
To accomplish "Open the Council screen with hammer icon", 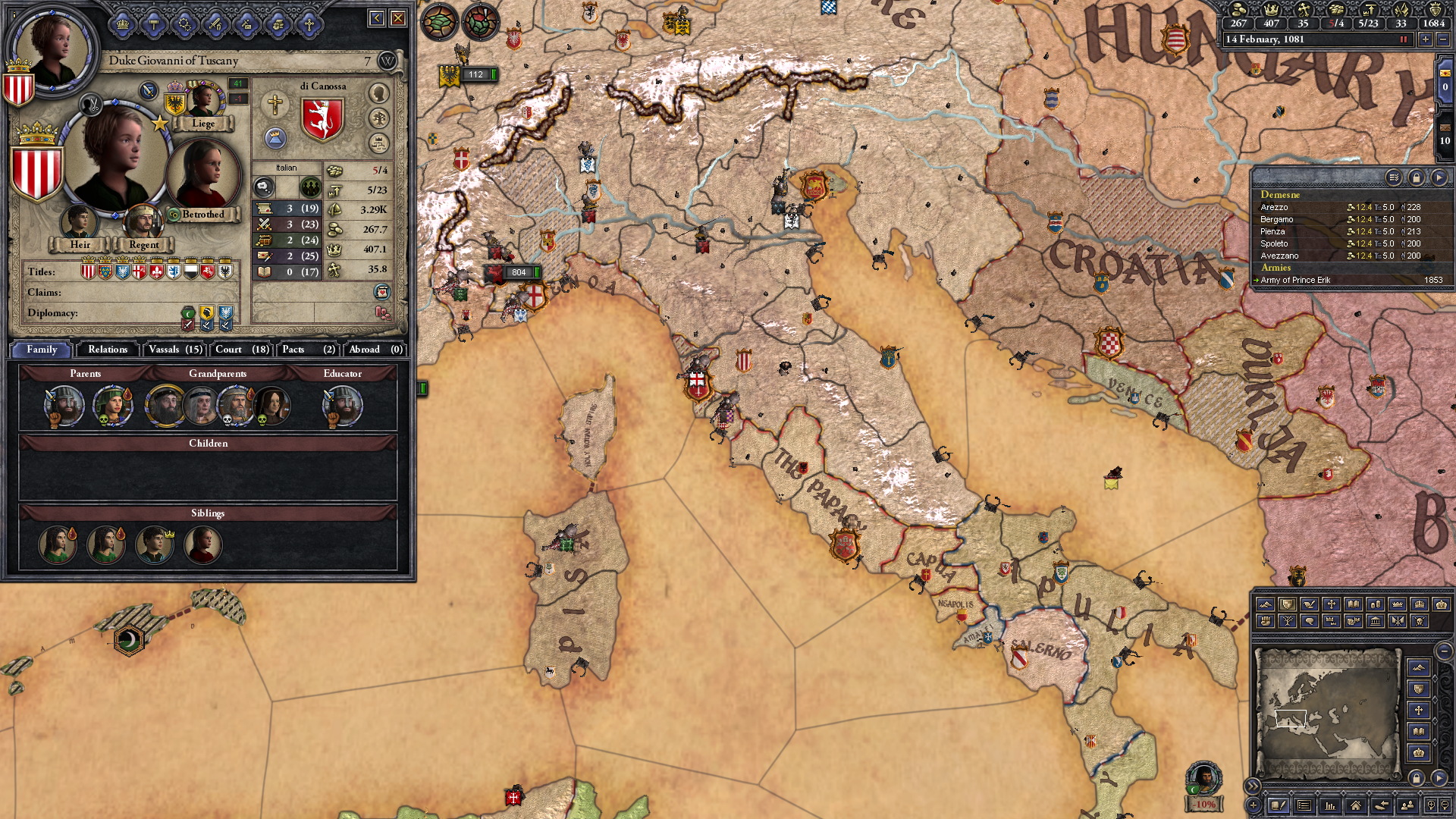I will click(154, 24).
